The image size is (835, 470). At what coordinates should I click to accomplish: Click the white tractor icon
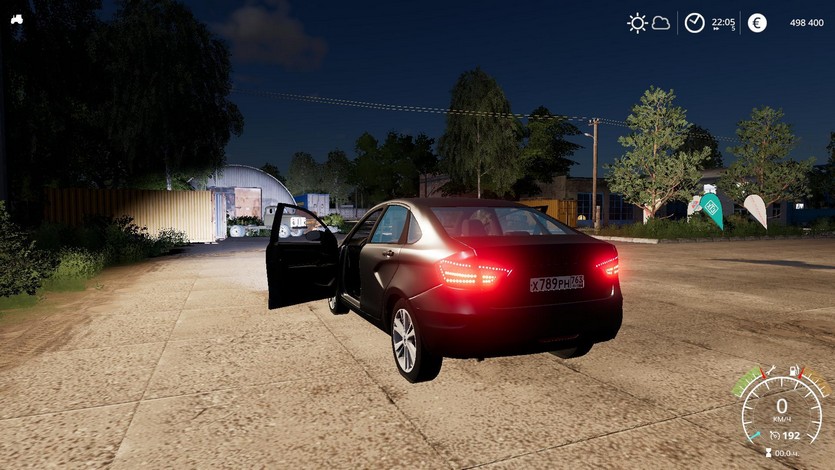click(x=17, y=18)
